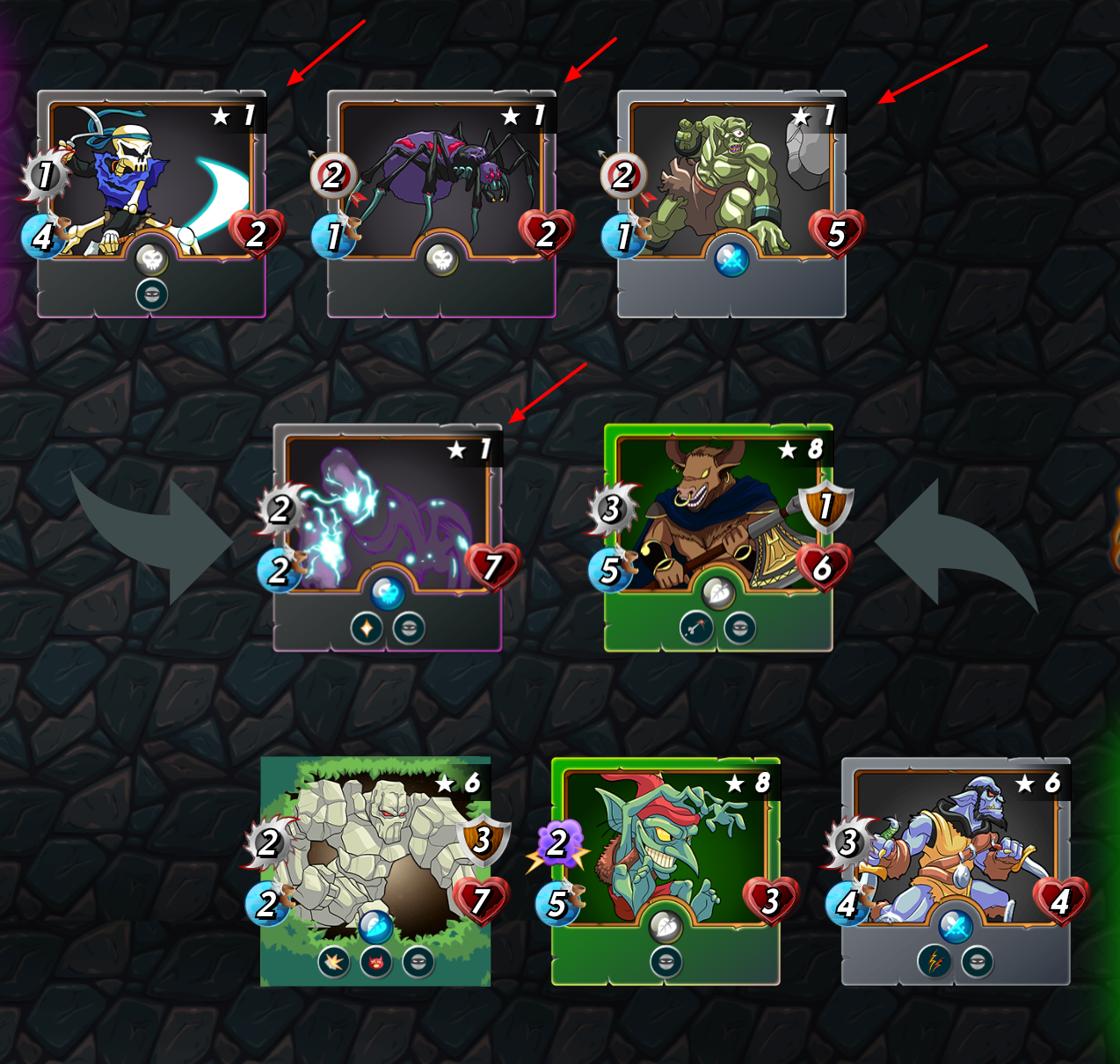Select the green goblin shaman card
This screenshot has width=1120, height=1064.
(665, 871)
